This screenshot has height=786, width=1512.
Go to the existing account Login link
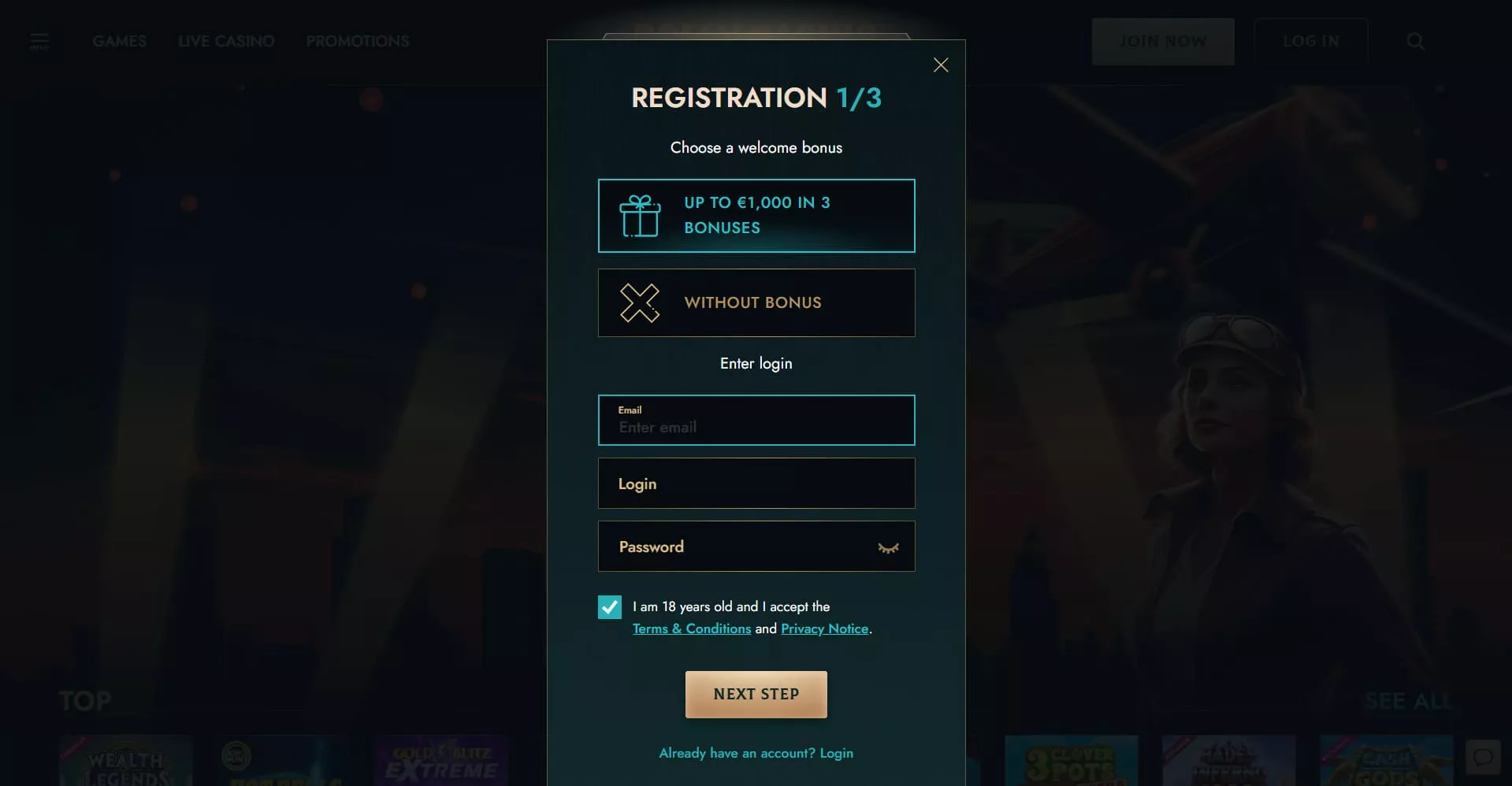click(836, 753)
